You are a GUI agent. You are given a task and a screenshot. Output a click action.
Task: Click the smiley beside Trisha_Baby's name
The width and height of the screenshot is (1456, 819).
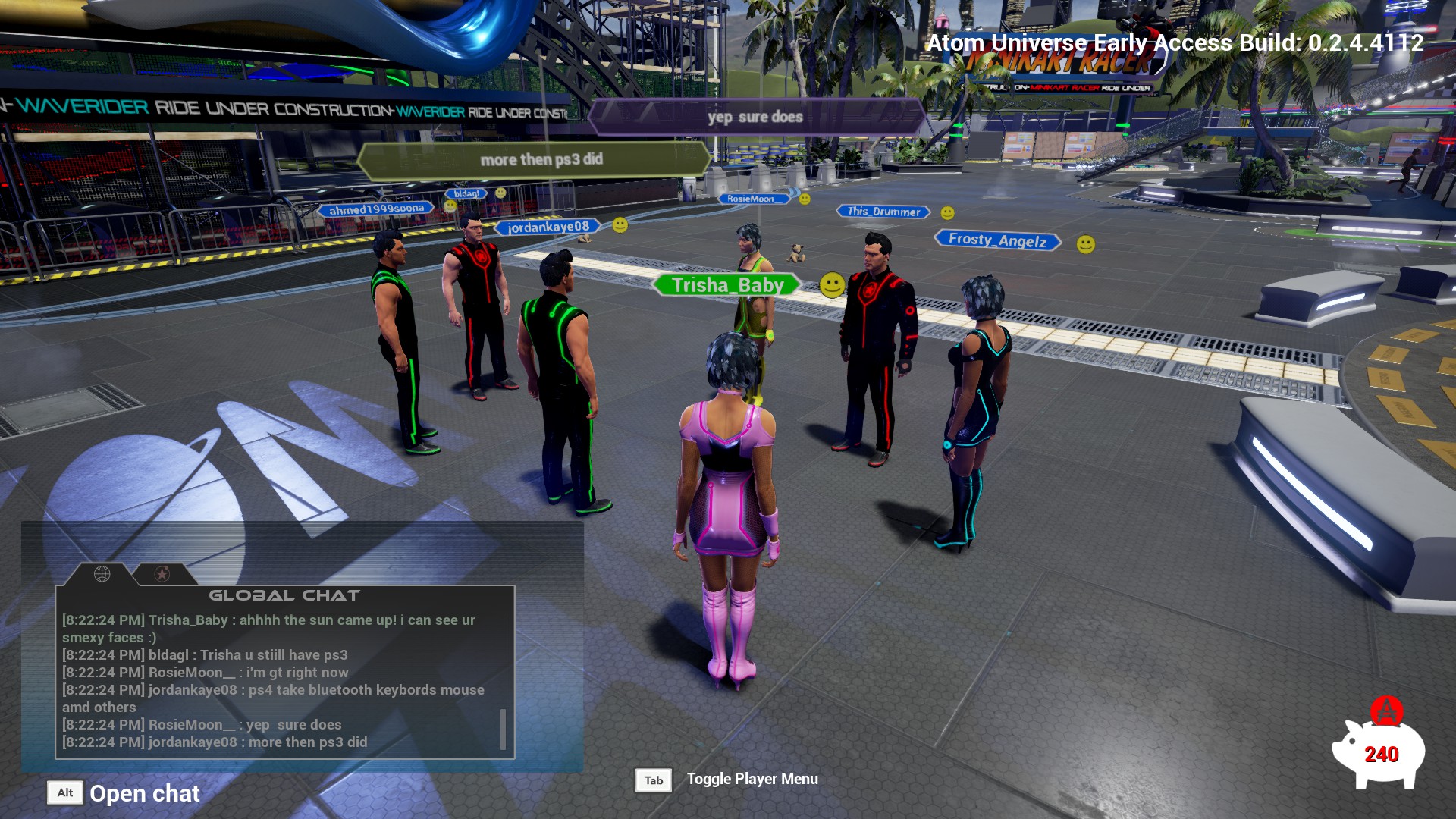832,285
